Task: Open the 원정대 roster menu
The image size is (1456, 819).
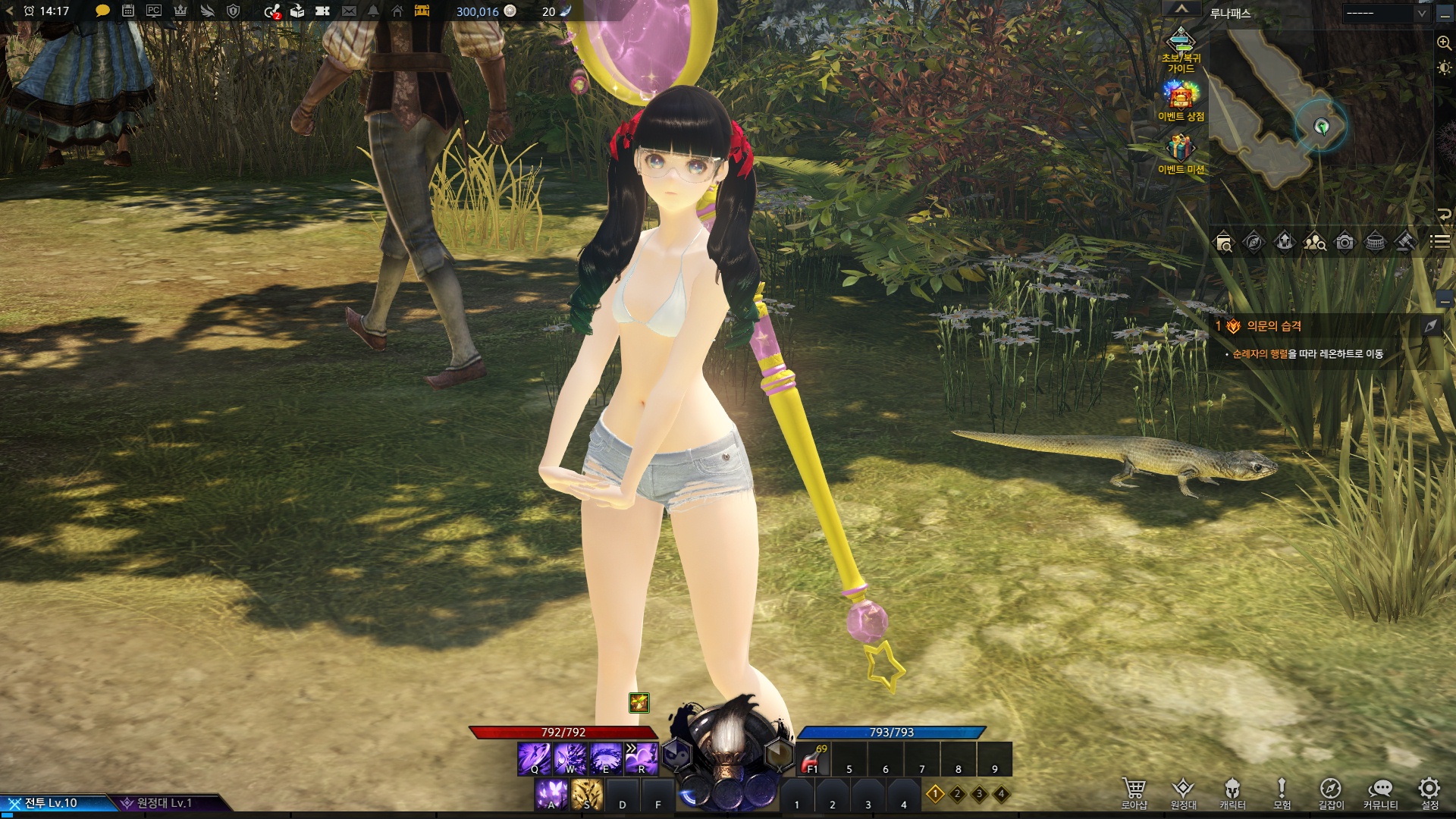Action: tap(1183, 789)
